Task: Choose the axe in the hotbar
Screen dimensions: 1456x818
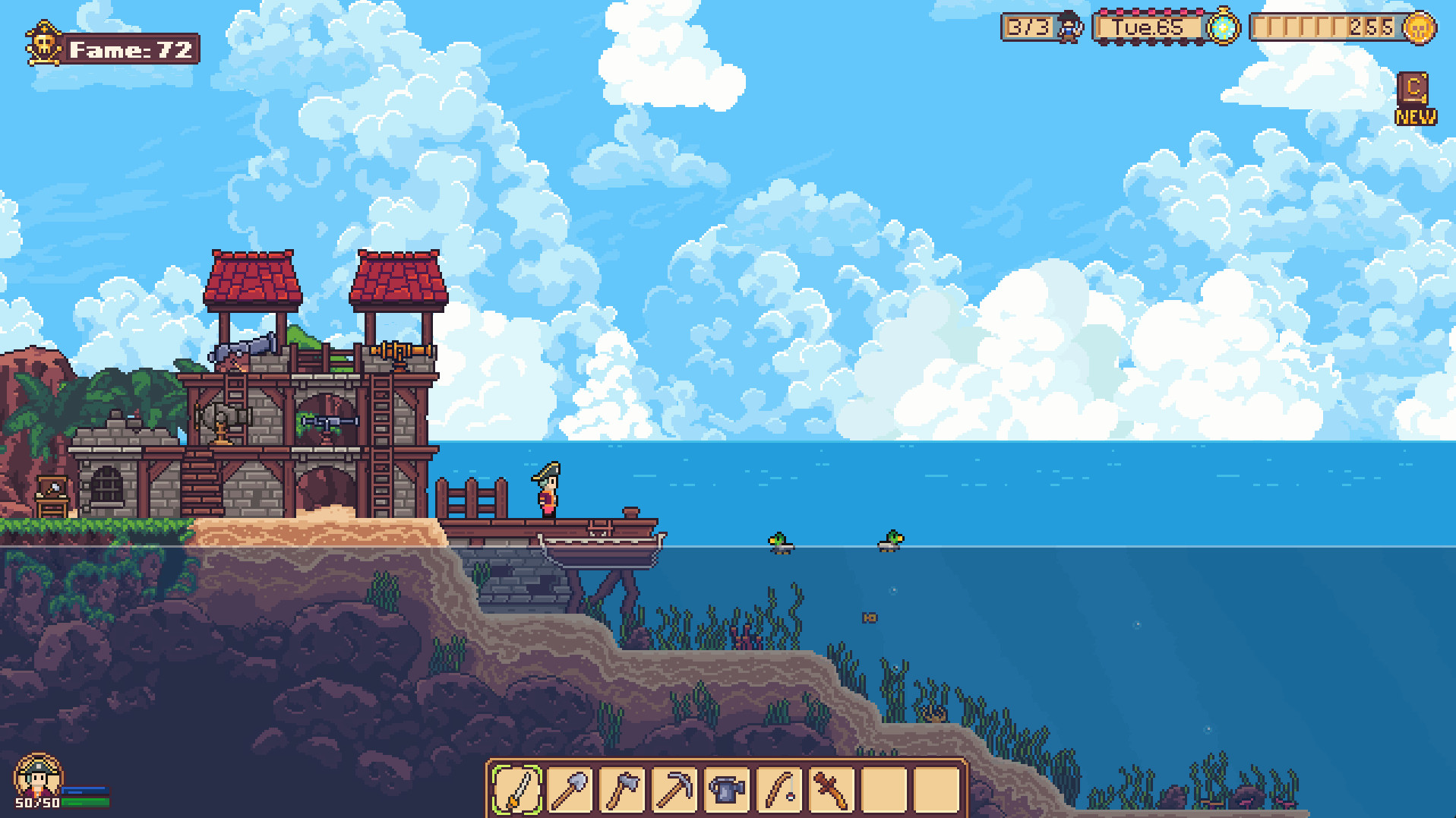Action: tap(622, 790)
